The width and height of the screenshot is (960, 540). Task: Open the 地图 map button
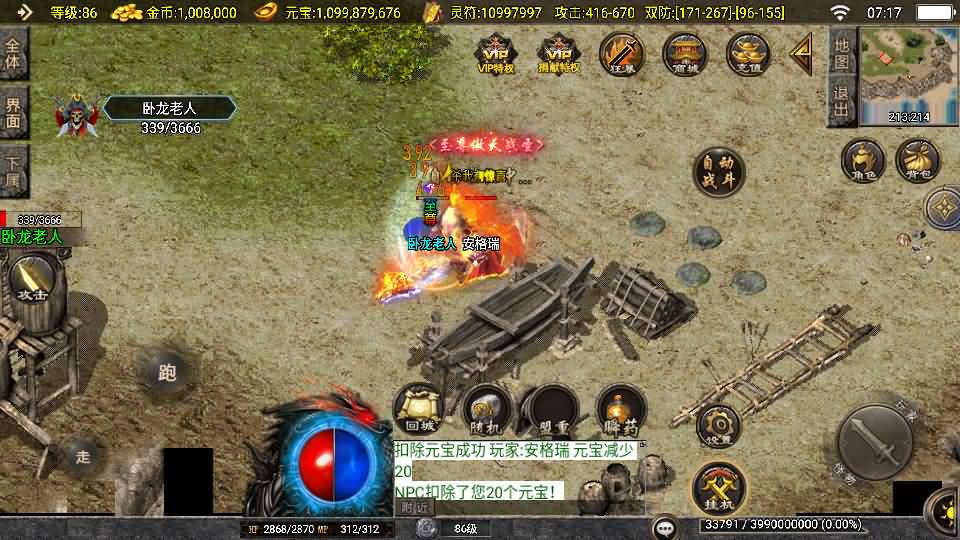pos(842,53)
